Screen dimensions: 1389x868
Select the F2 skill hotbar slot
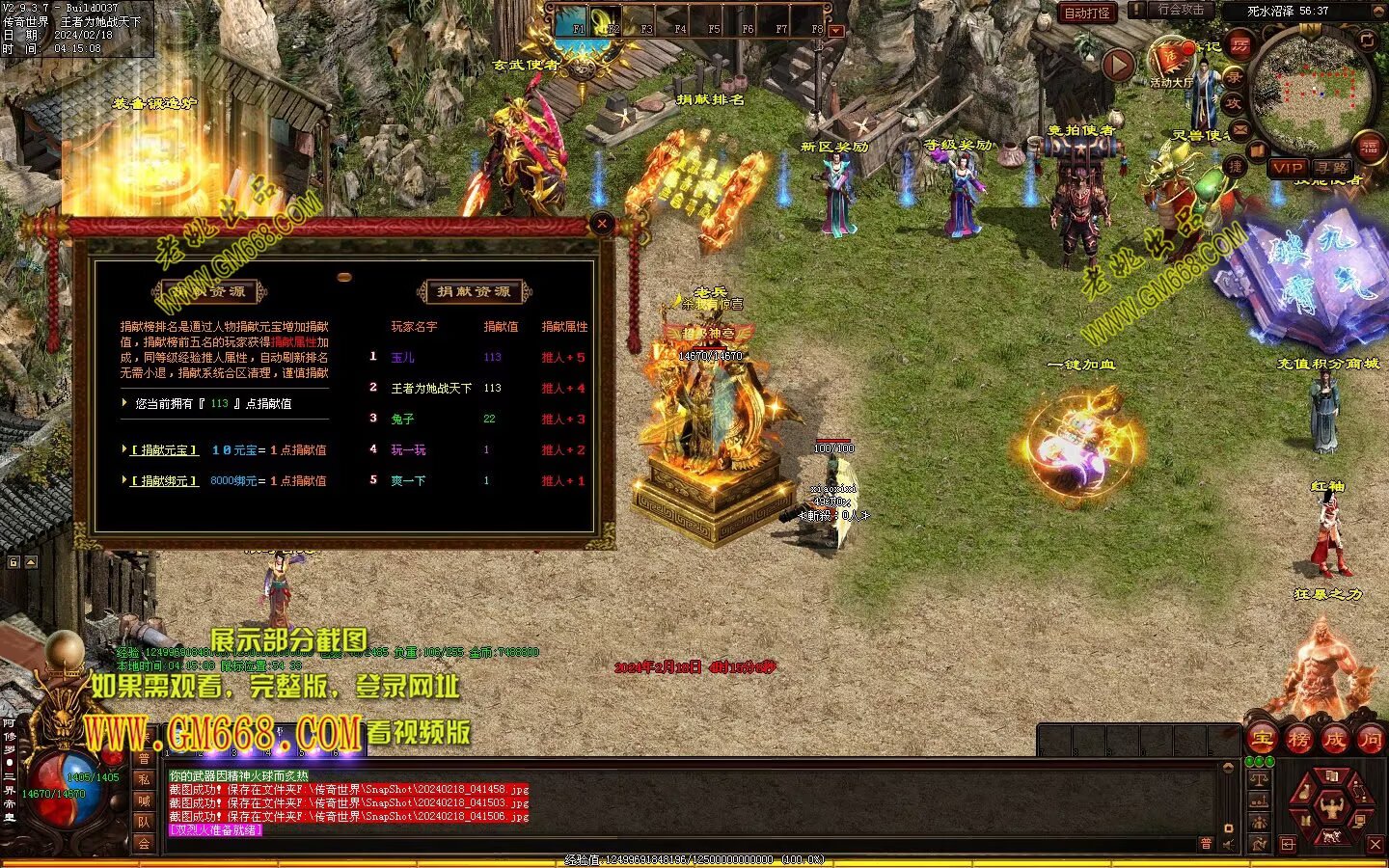pos(605,20)
